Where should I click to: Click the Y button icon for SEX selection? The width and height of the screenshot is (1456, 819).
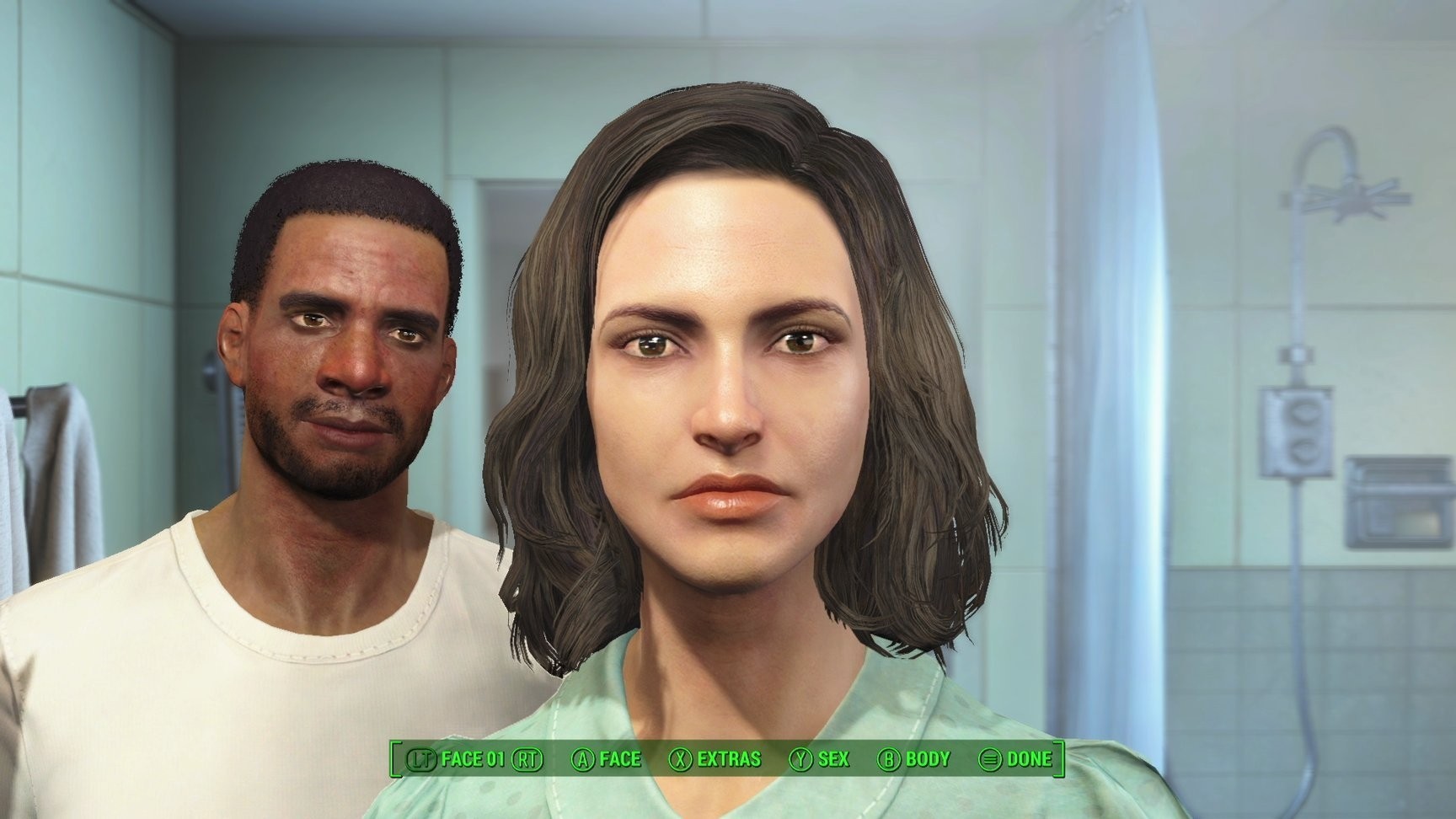802,759
